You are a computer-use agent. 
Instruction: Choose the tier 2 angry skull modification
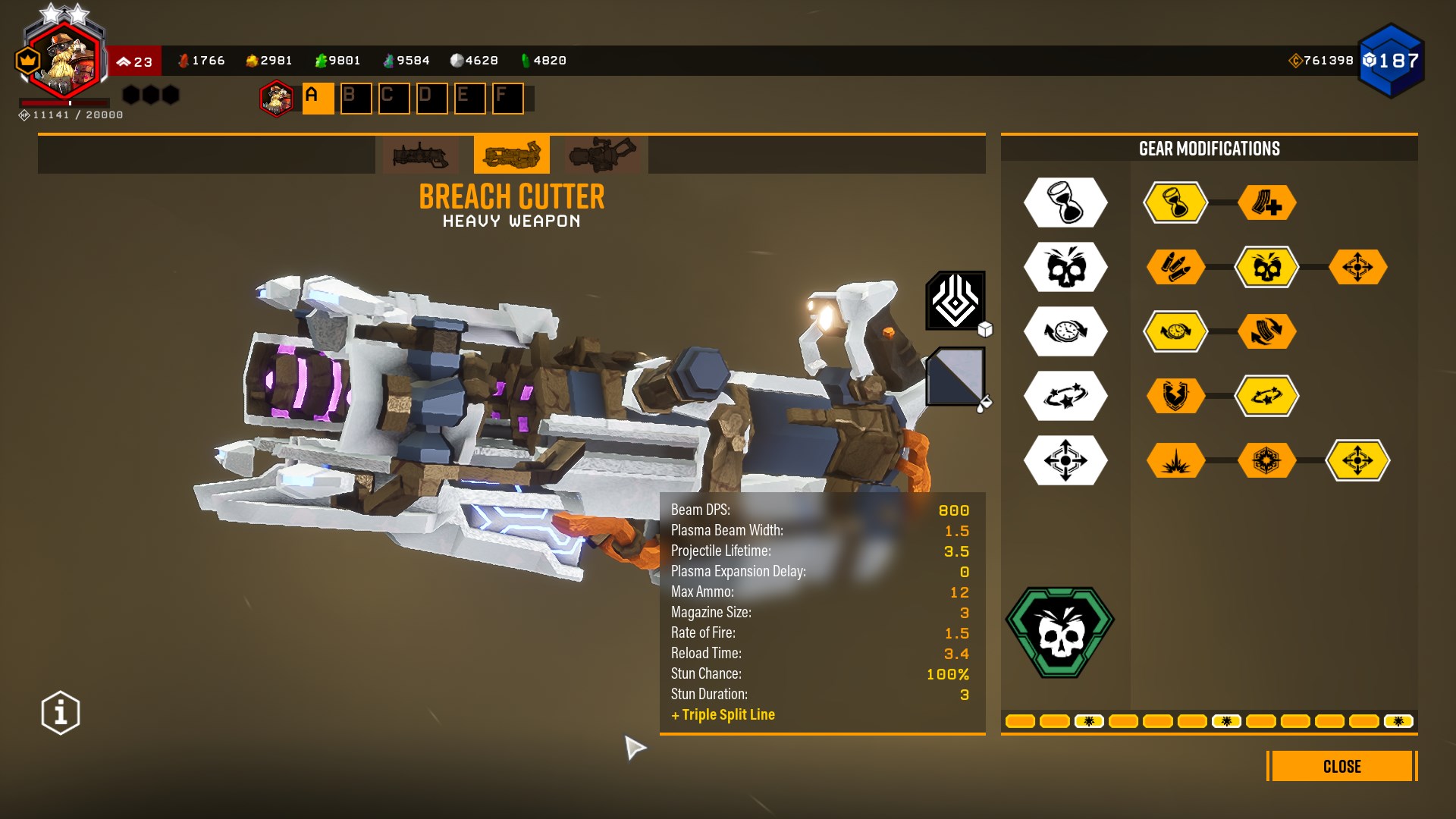(1266, 267)
